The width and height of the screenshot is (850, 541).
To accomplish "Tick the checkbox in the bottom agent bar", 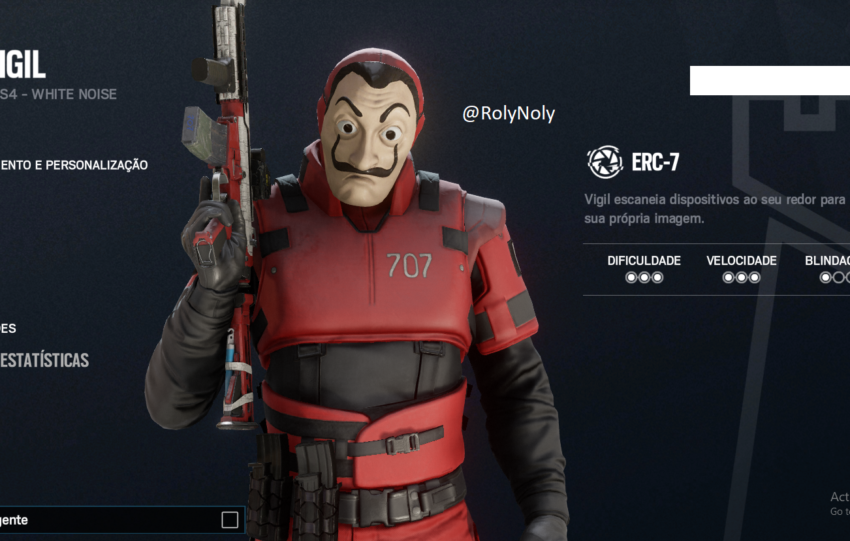I will tap(230, 520).
